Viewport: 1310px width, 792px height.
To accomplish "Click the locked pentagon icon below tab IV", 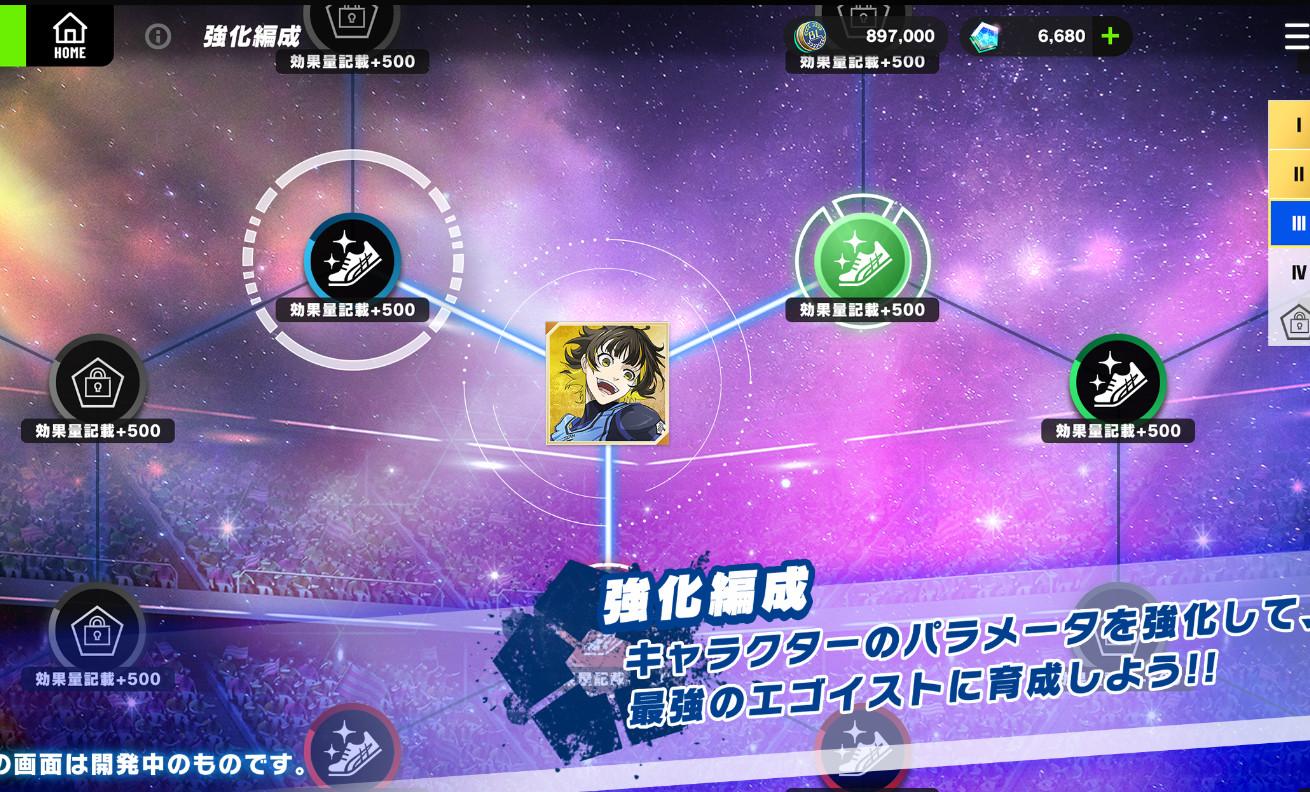I will [x=1300, y=320].
